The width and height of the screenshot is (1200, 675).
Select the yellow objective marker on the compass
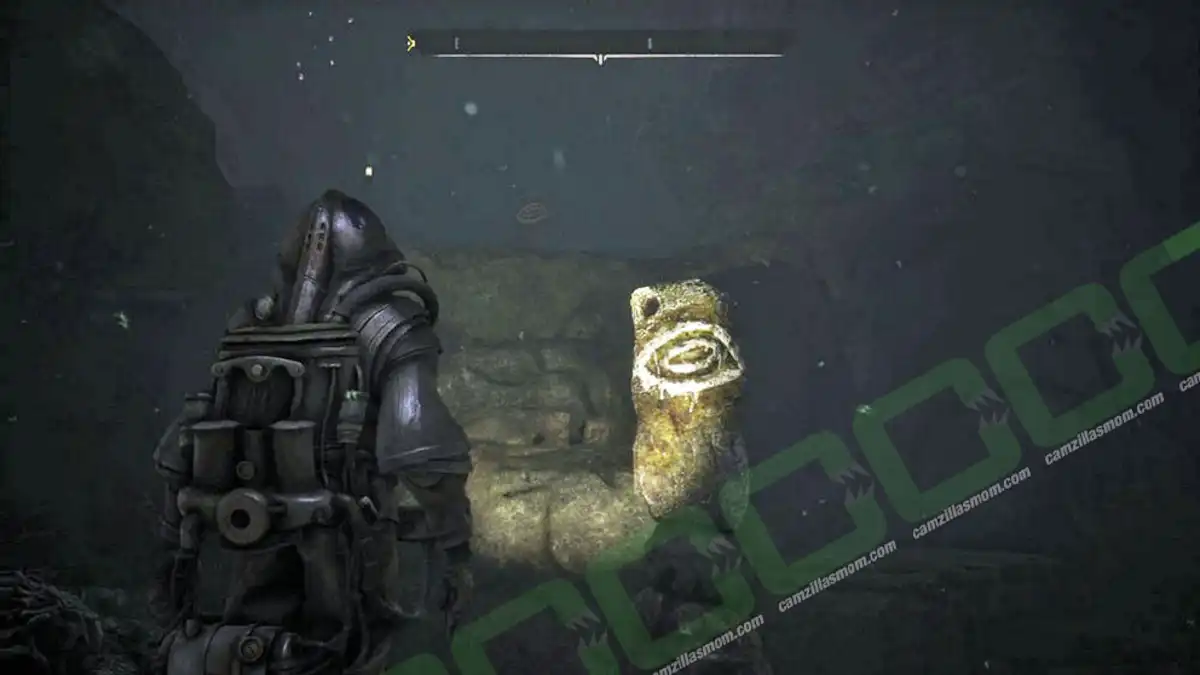click(x=410, y=43)
